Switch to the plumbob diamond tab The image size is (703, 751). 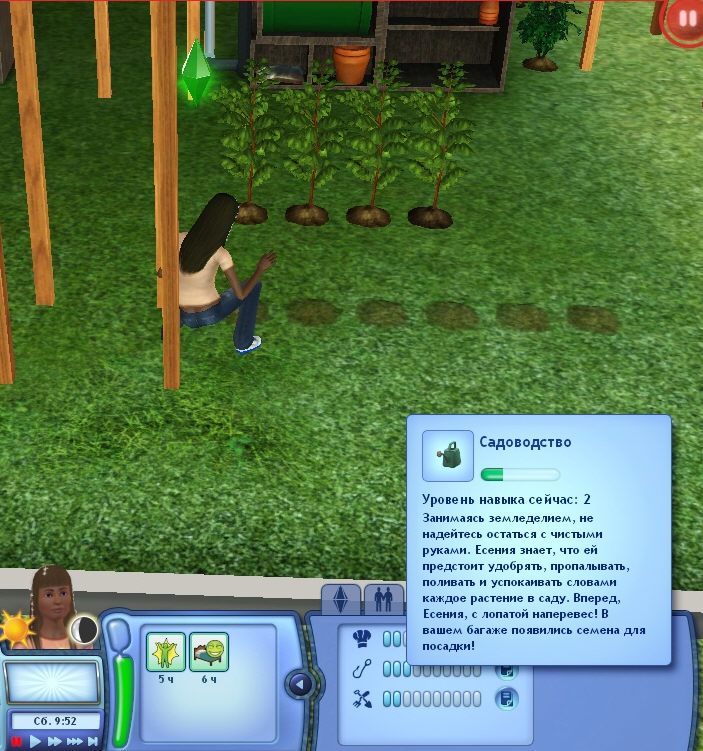(341, 600)
